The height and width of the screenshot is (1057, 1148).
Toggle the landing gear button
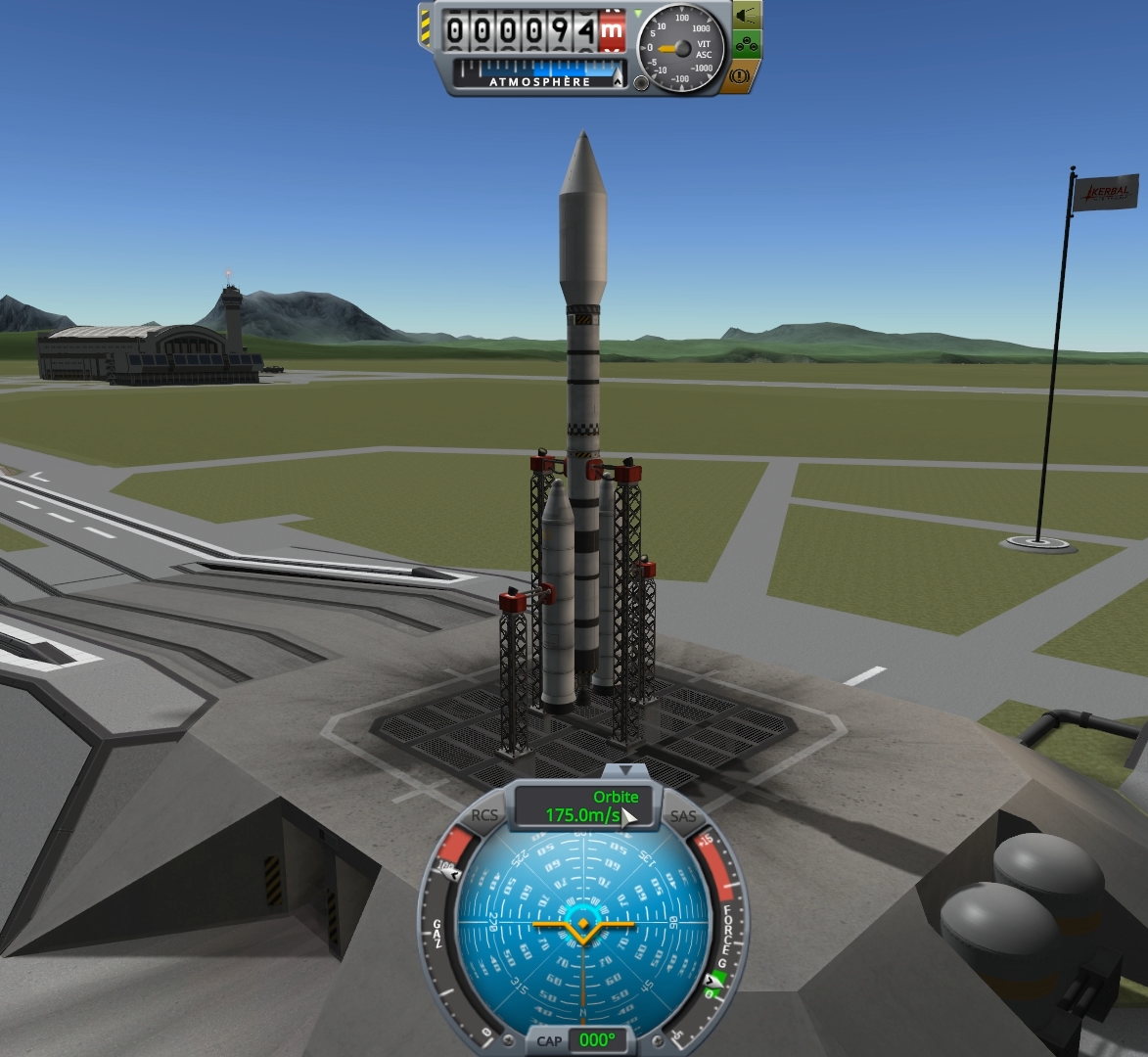pos(748,45)
